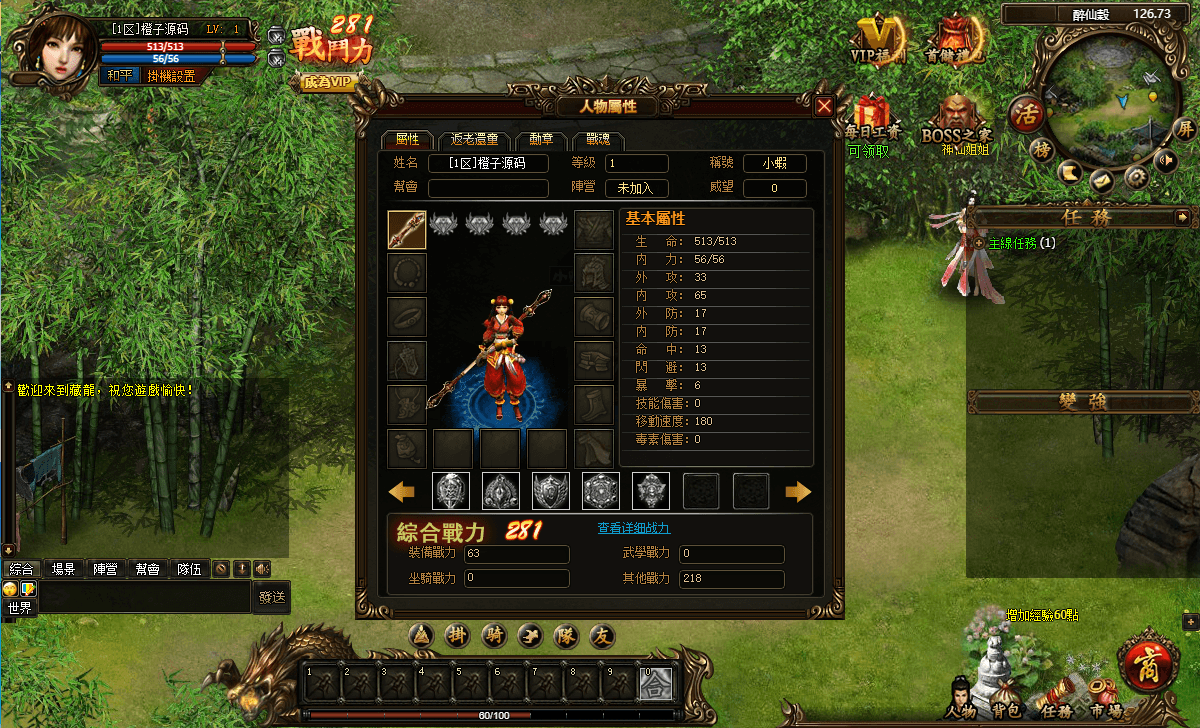Open 掛機設置 auto-battle settings
Image resolution: width=1200 pixels, height=728 pixels.
coord(171,75)
